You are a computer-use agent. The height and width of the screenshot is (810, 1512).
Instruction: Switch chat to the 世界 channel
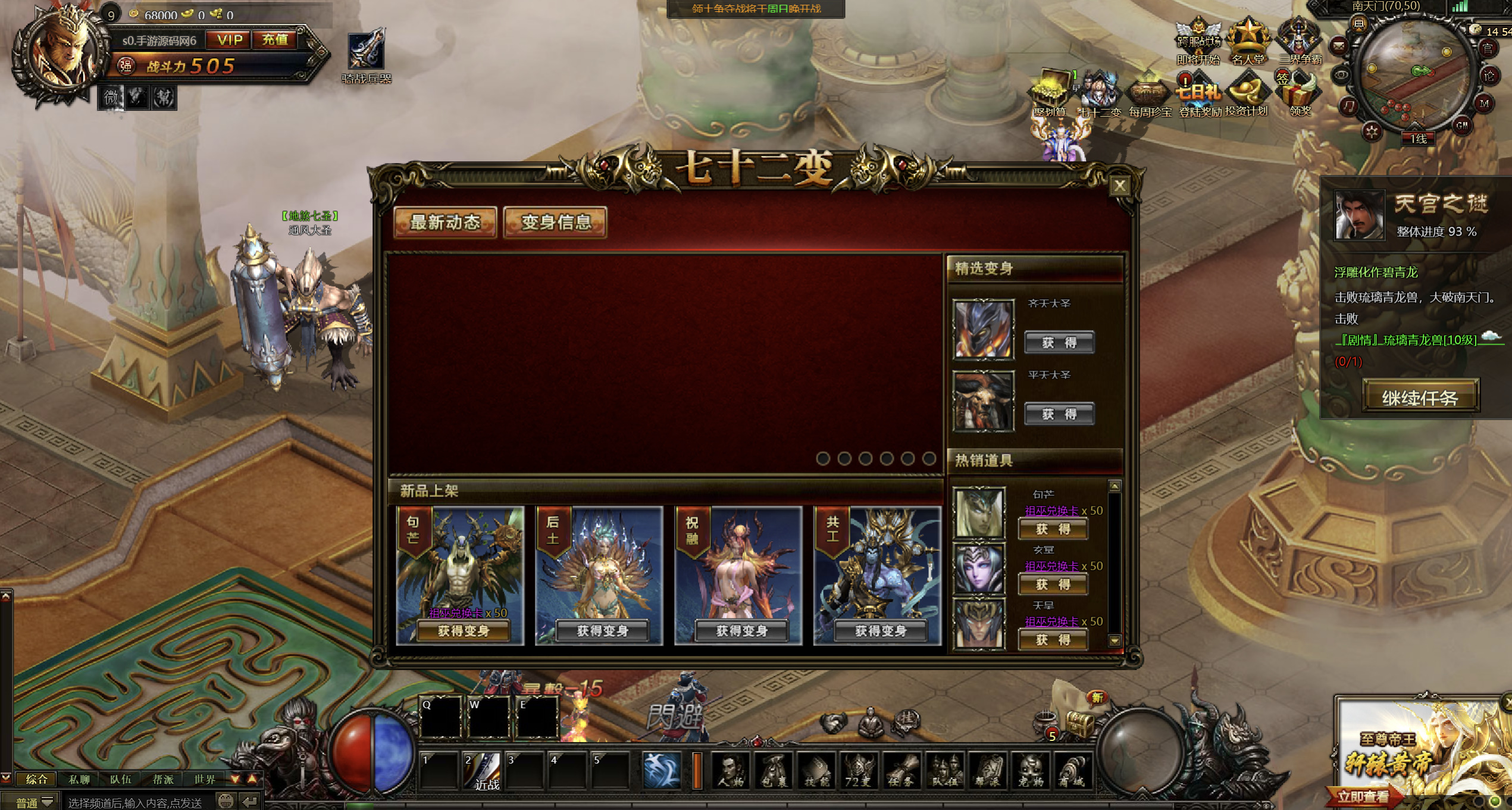point(204,780)
